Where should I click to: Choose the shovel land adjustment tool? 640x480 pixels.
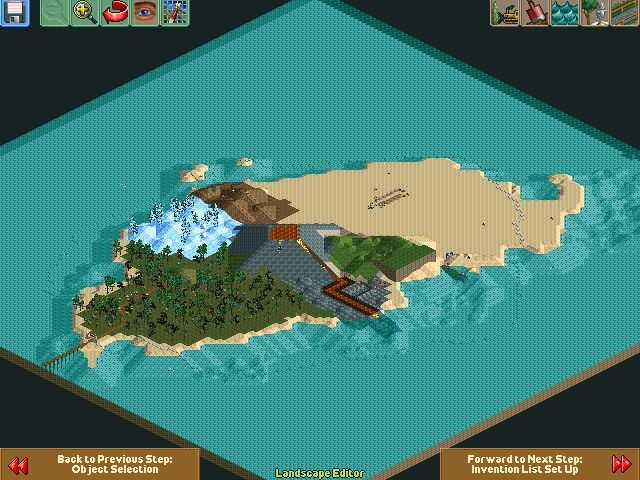click(535, 13)
